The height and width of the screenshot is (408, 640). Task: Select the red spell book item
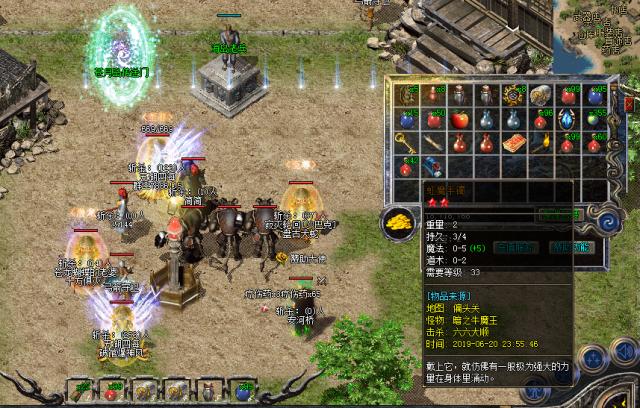[514, 141]
